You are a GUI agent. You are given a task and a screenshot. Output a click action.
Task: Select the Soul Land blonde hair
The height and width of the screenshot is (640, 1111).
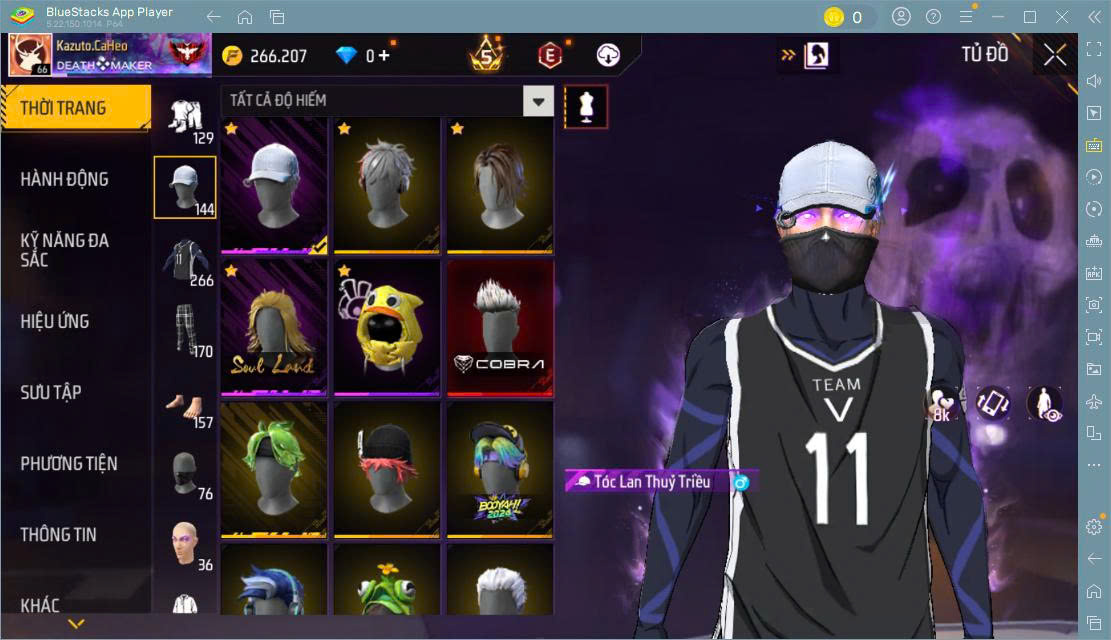tap(274, 327)
